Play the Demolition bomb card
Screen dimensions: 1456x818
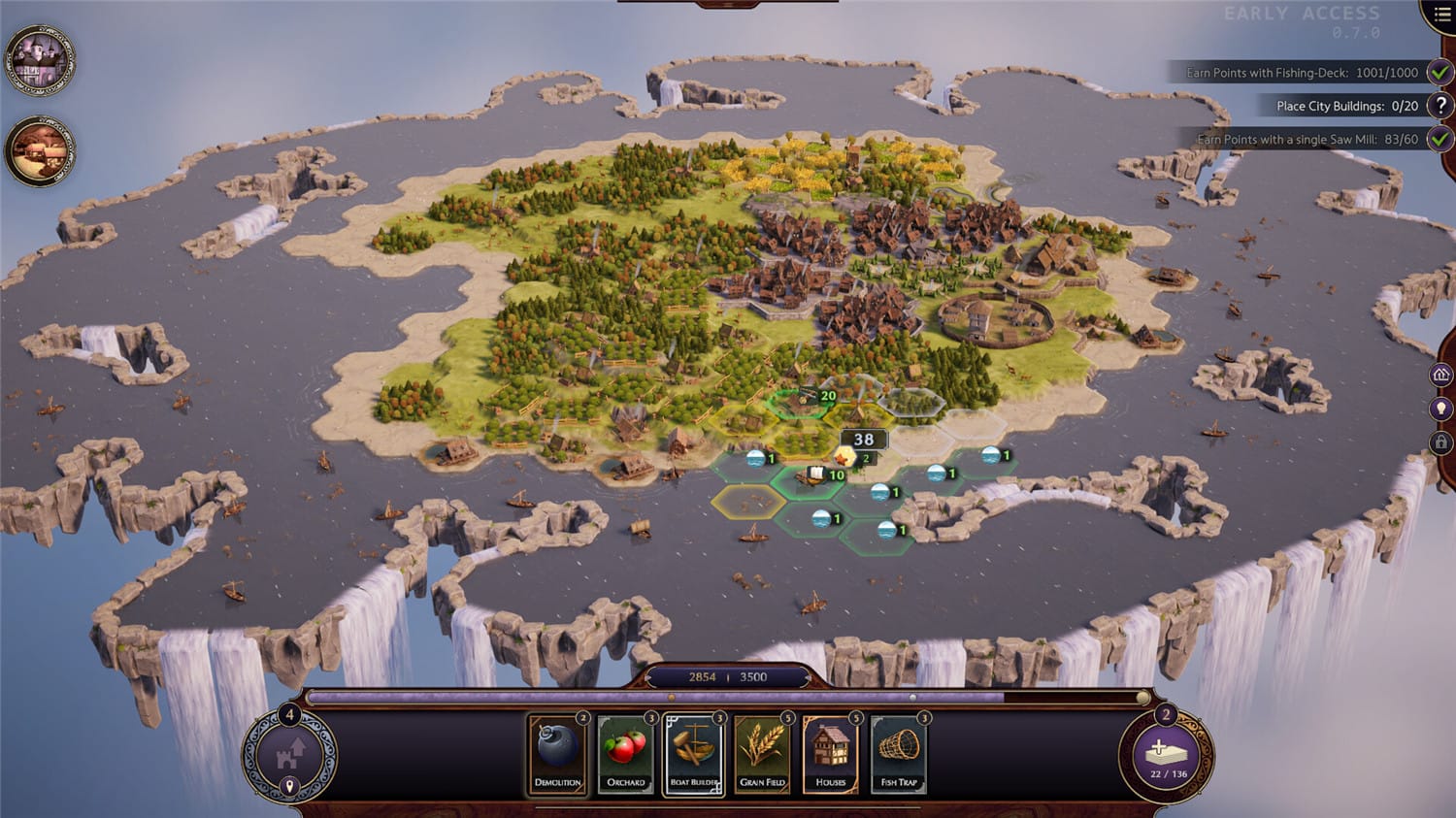coord(556,754)
